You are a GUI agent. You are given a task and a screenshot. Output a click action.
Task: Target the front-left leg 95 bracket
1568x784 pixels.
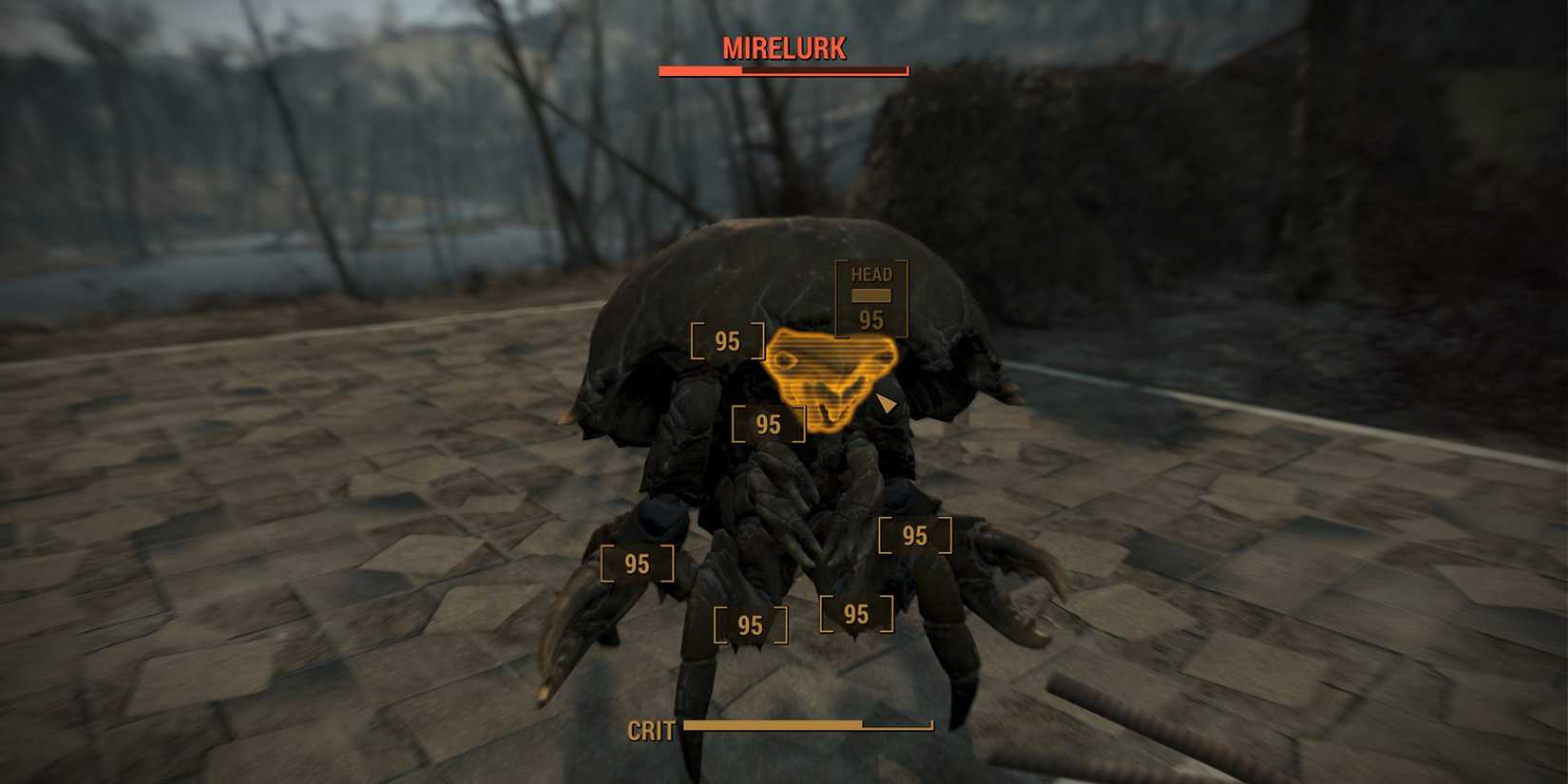(637, 563)
